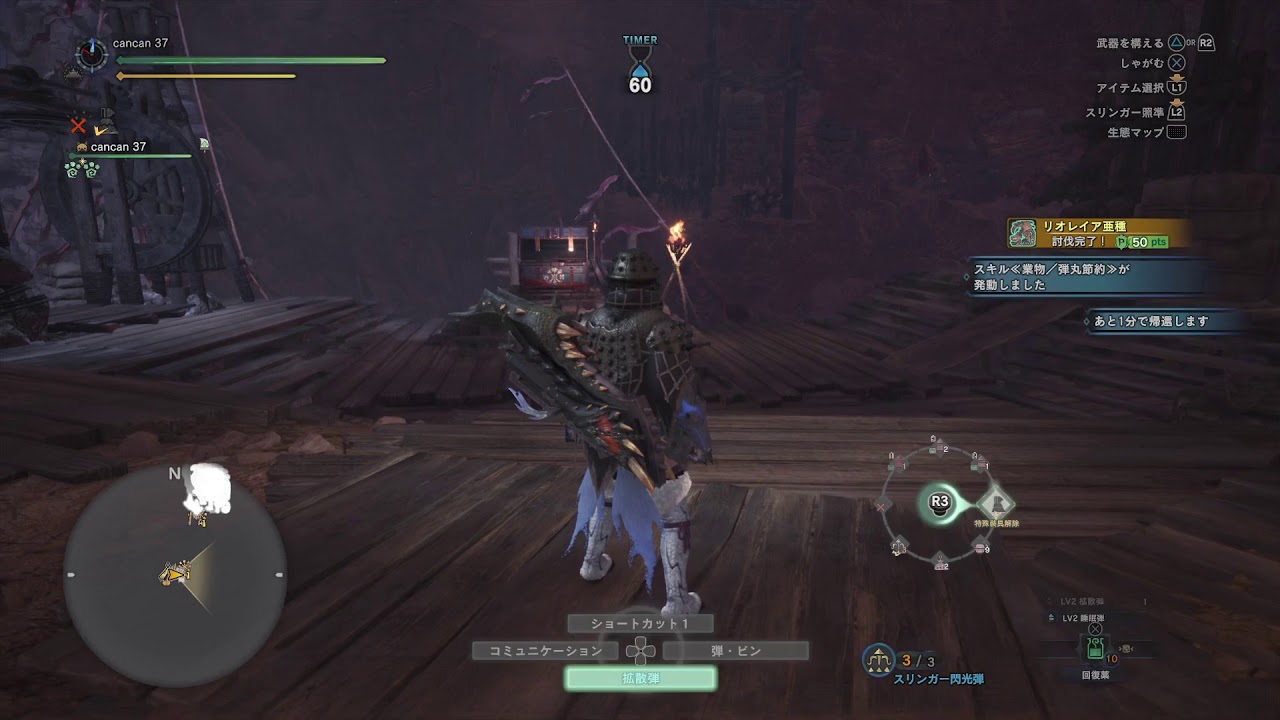1280x720 pixels.
Task: Switch to the 弾・ビン shortcut set
Action: point(735,651)
